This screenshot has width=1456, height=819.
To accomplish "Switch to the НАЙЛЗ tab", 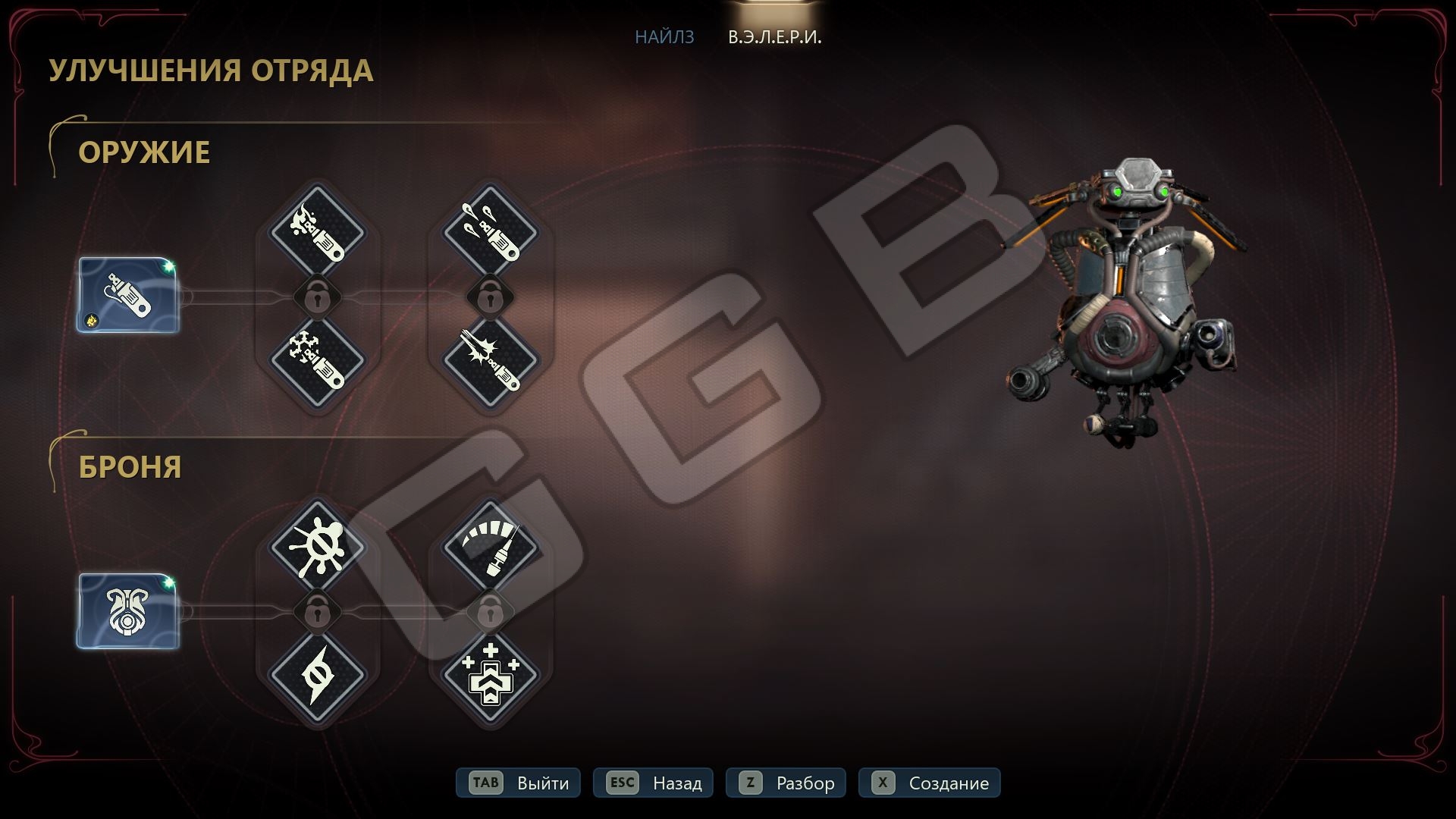I will pyautogui.click(x=664, y=36).
